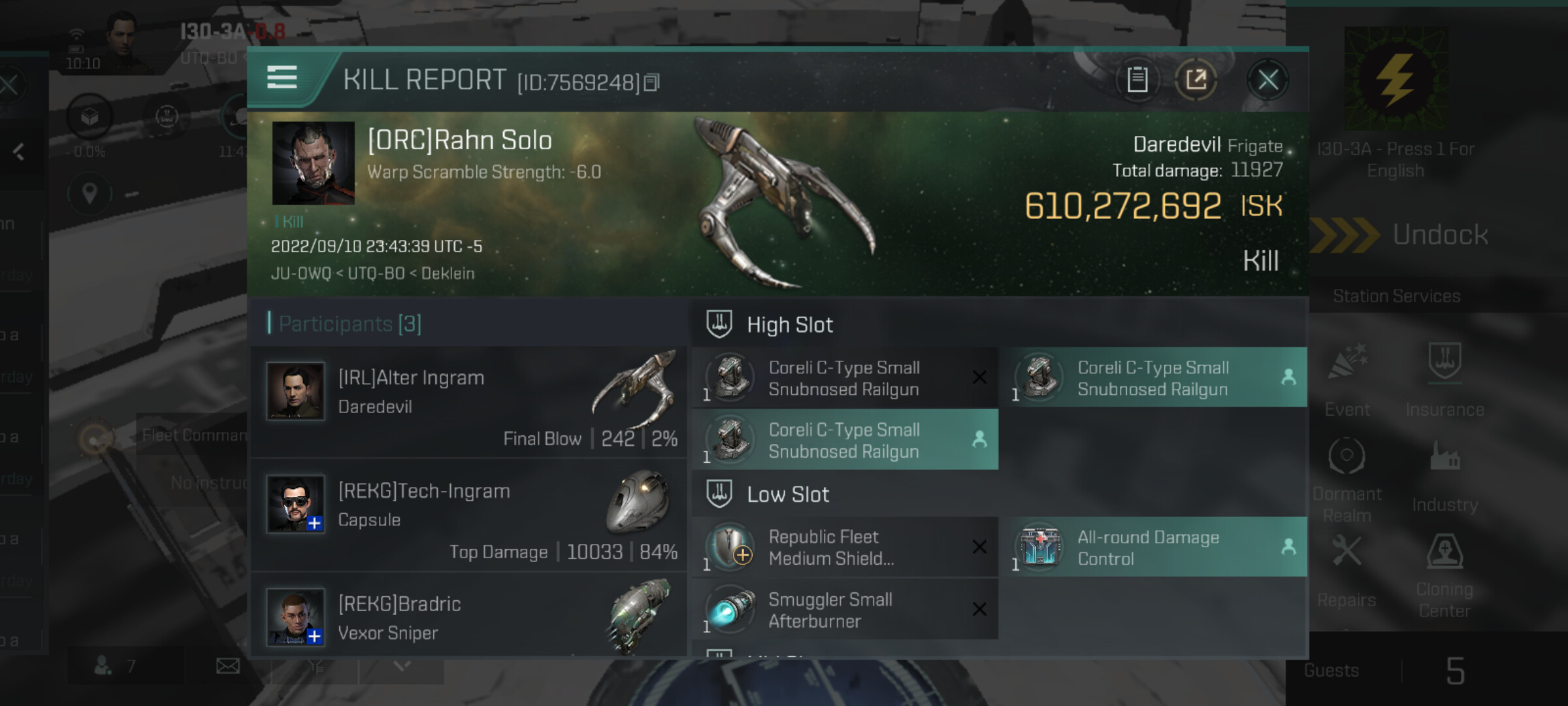1568x706 pixels.
Task: Close the Kill Report window
Action: point(1267,81)
